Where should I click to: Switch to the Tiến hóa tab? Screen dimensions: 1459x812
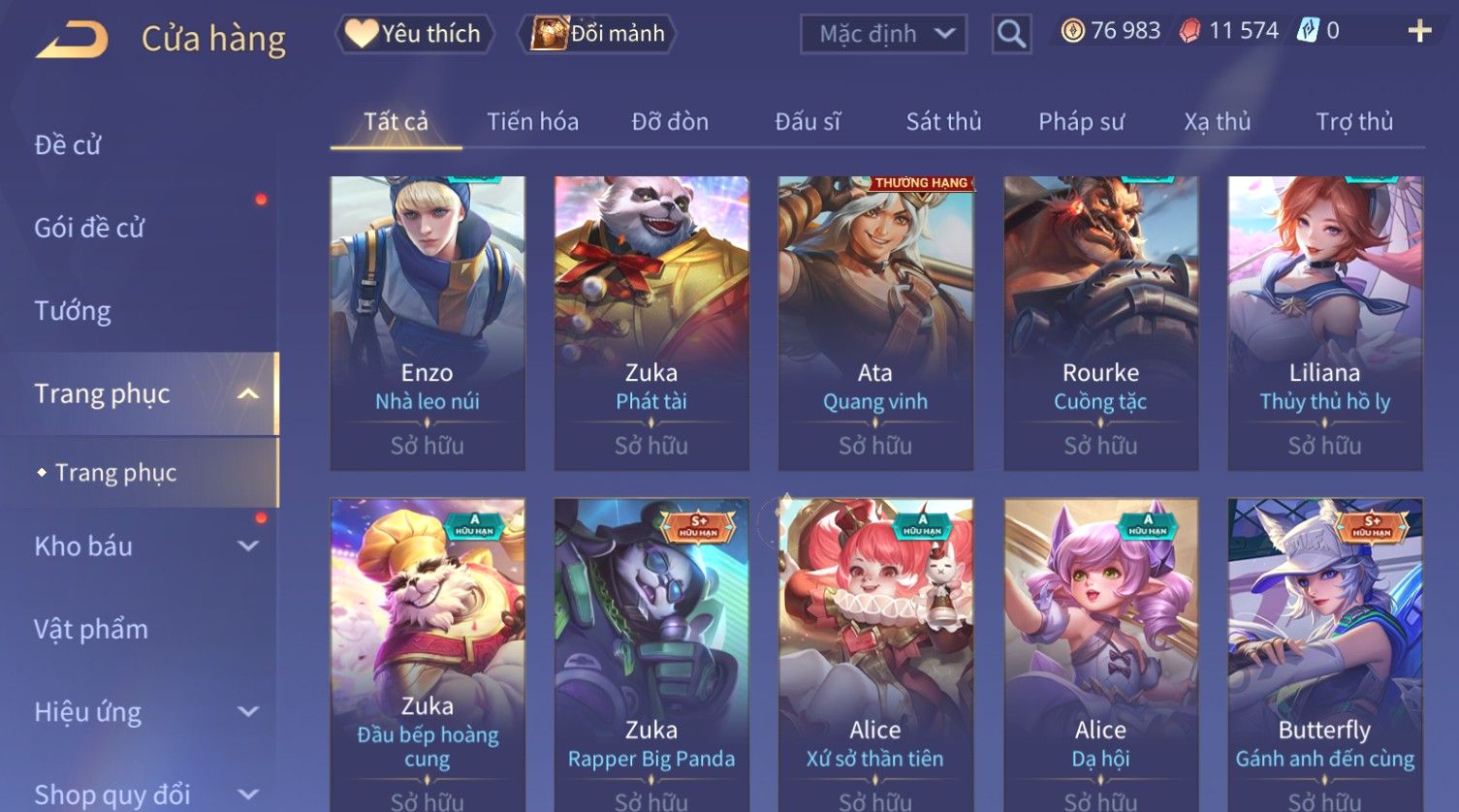click(x=532, y=122)
